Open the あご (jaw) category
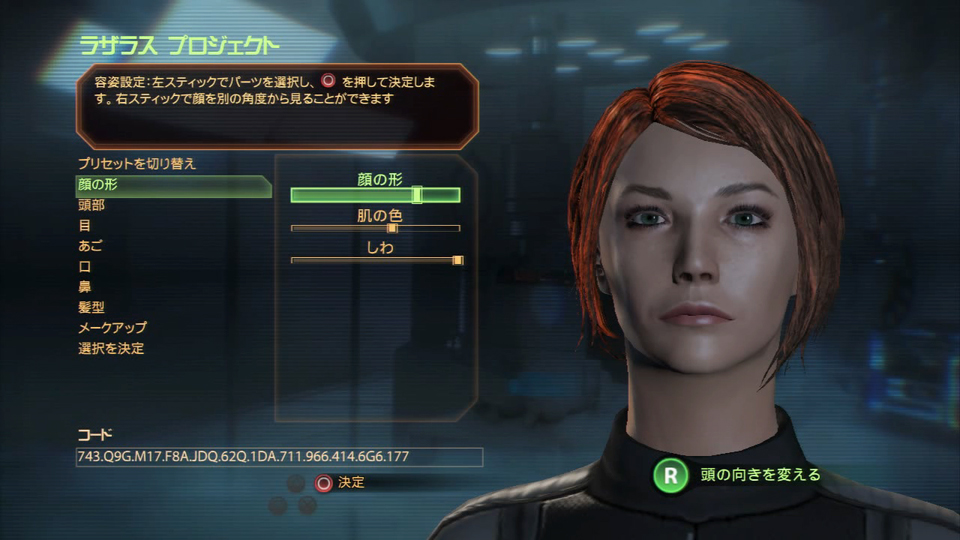This screenshot has width=960, height=540. (90, 246)
